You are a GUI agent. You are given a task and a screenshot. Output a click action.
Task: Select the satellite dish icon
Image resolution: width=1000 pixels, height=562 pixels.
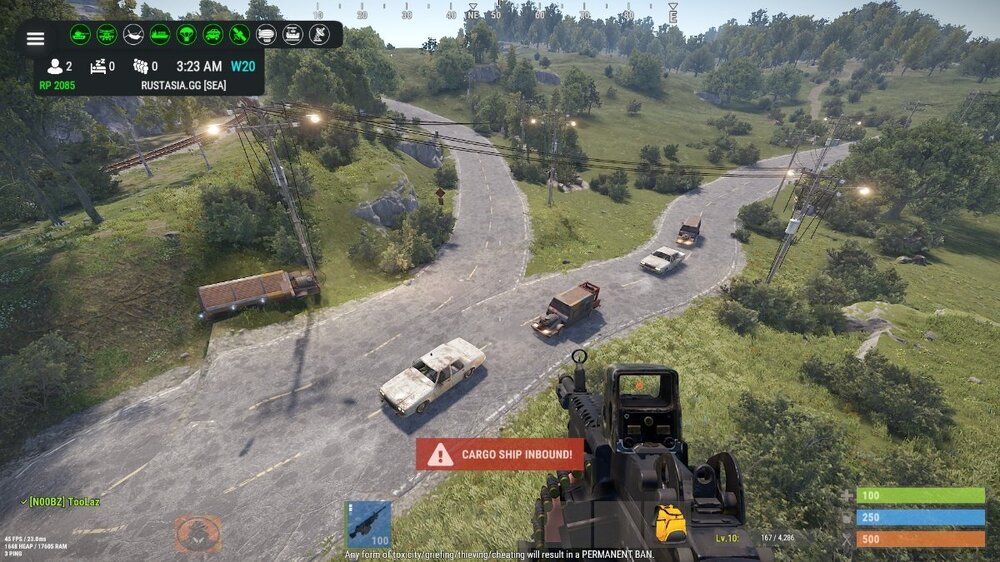[319, 35]
